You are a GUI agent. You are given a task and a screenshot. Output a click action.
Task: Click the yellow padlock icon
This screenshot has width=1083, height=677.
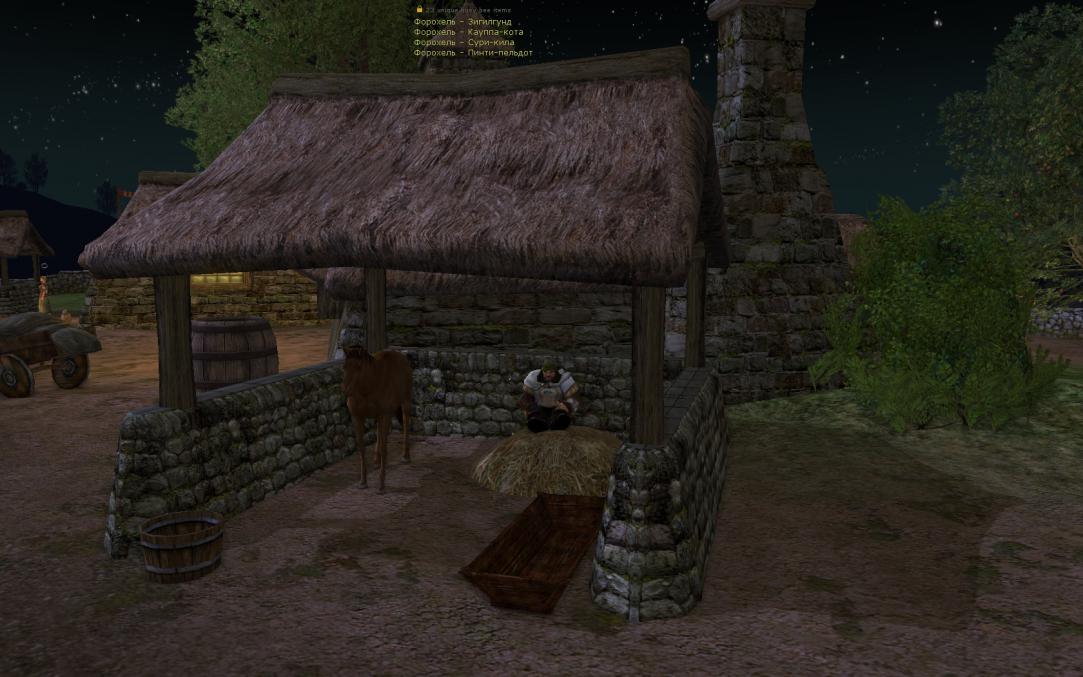point(419,9)
